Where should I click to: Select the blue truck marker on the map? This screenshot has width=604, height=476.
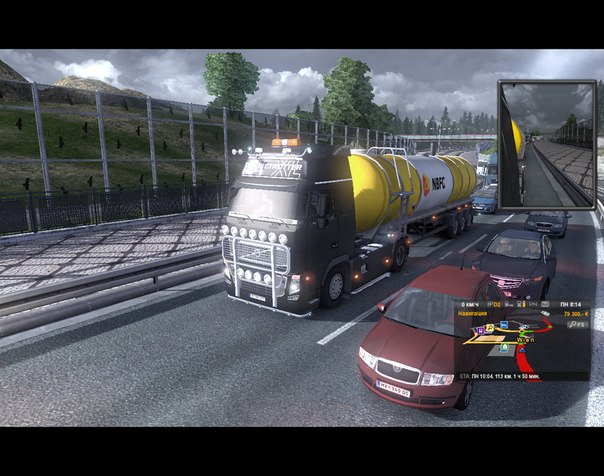coord(503,324)
